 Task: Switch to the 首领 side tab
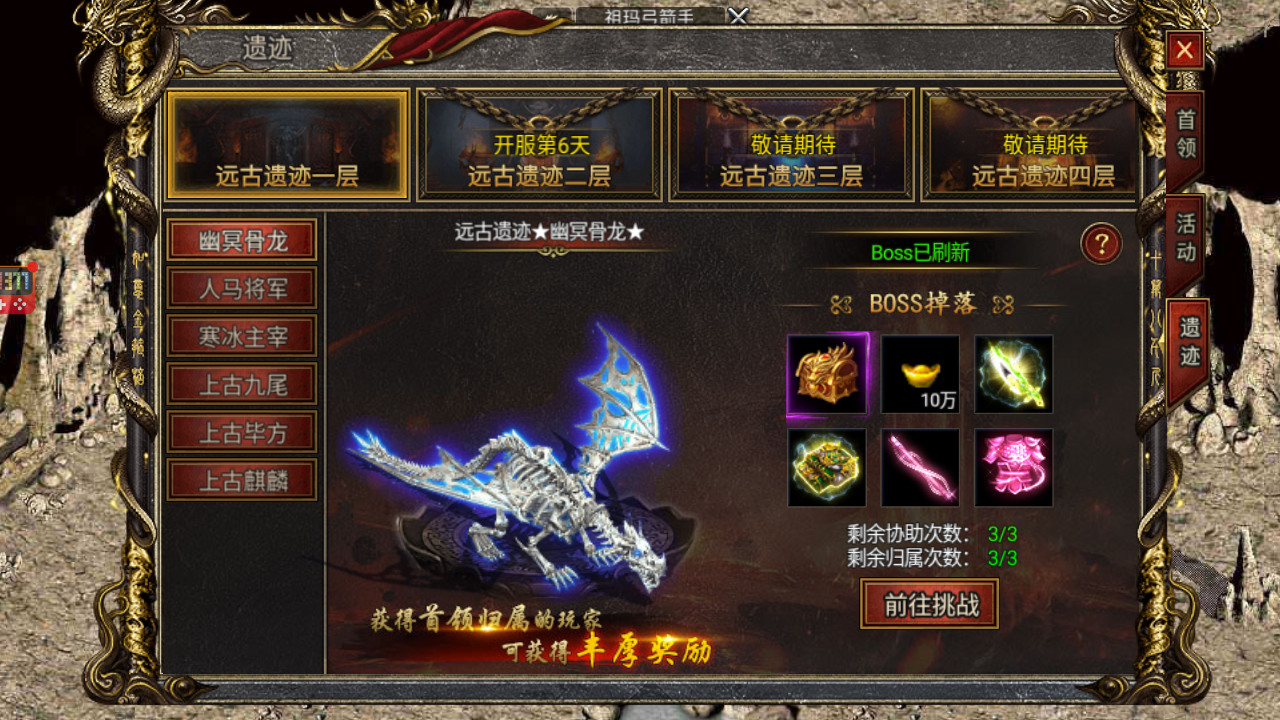1185,135
